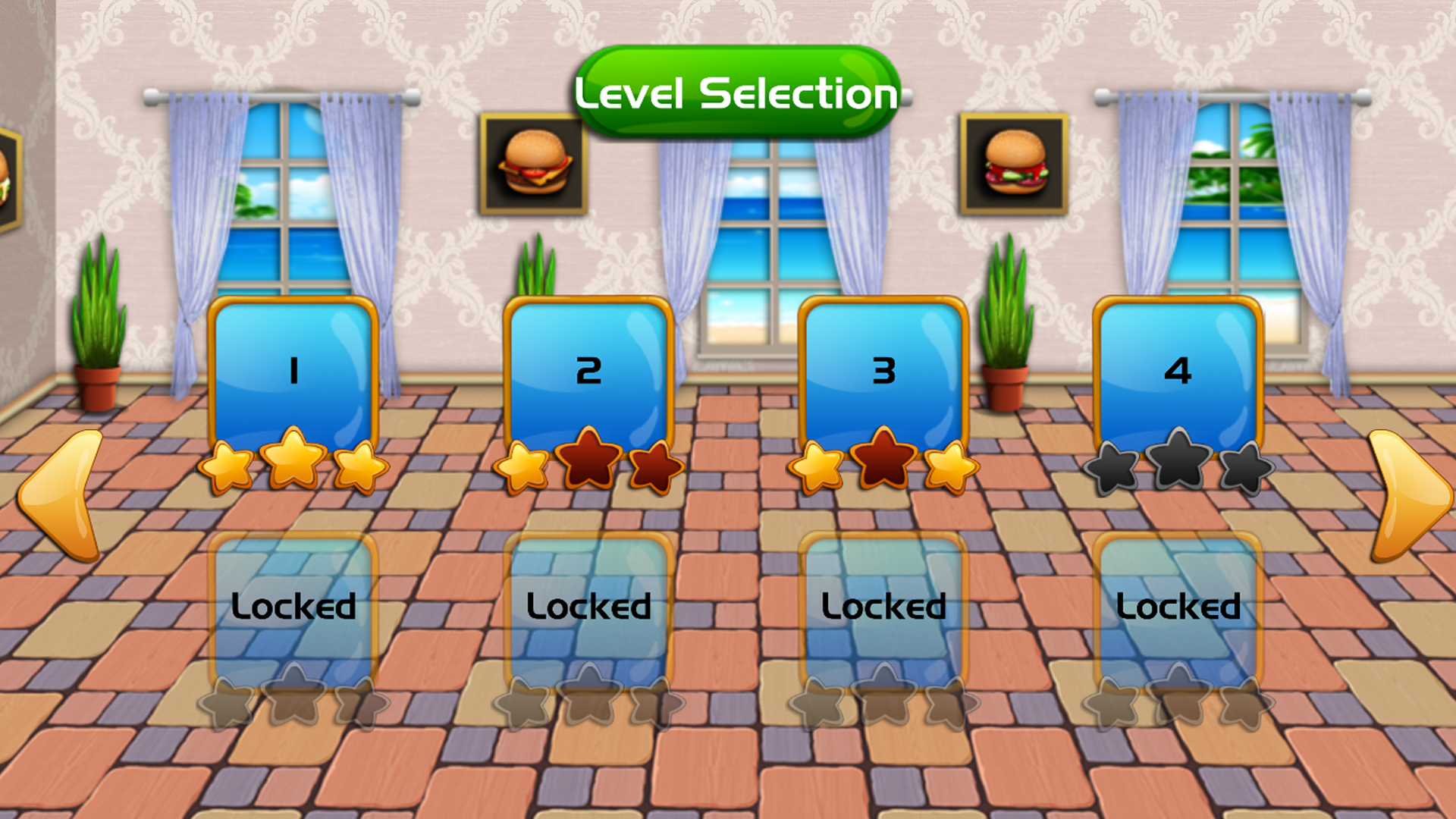Click the Level Selection banner
Viewport: 1456px width, 819px height.
[734, 93]
